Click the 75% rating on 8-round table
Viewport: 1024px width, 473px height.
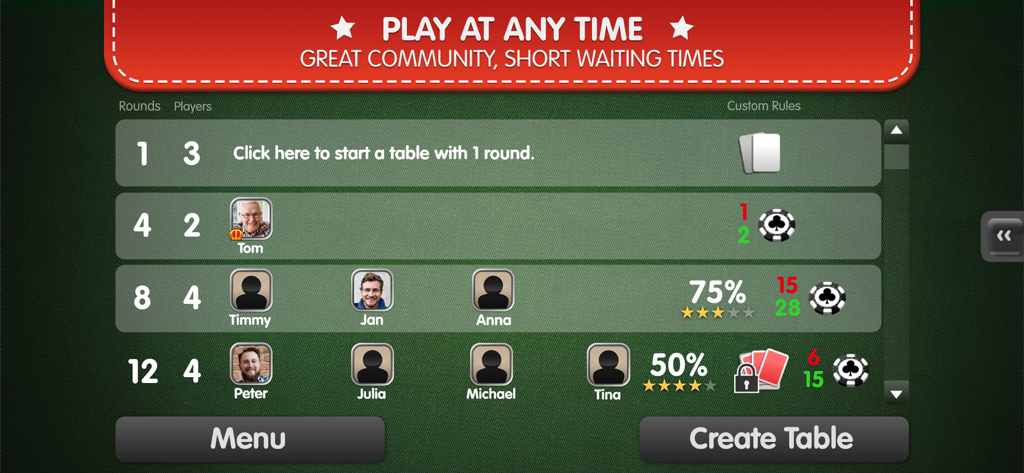point(717,297)
